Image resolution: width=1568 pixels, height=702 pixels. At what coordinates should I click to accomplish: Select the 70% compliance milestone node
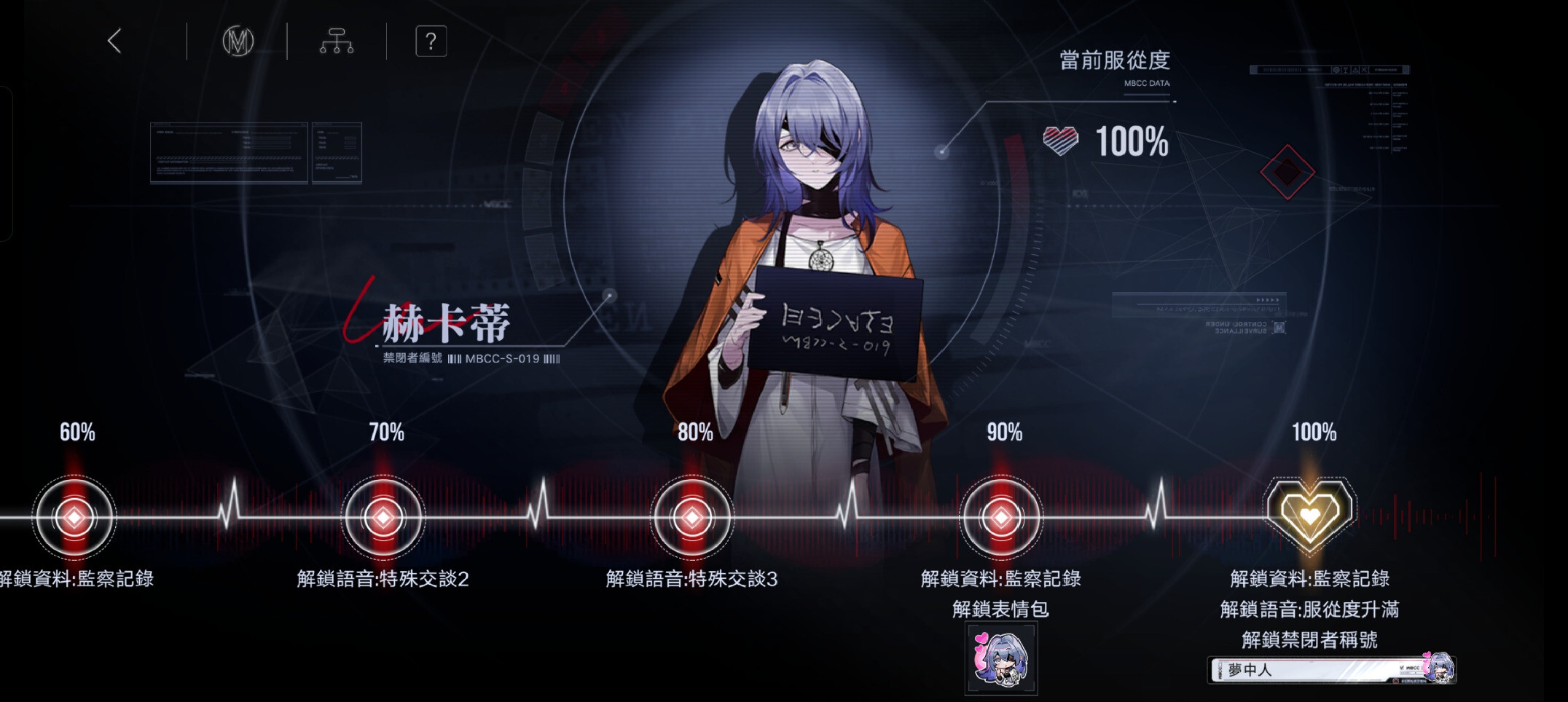[383, 518]
